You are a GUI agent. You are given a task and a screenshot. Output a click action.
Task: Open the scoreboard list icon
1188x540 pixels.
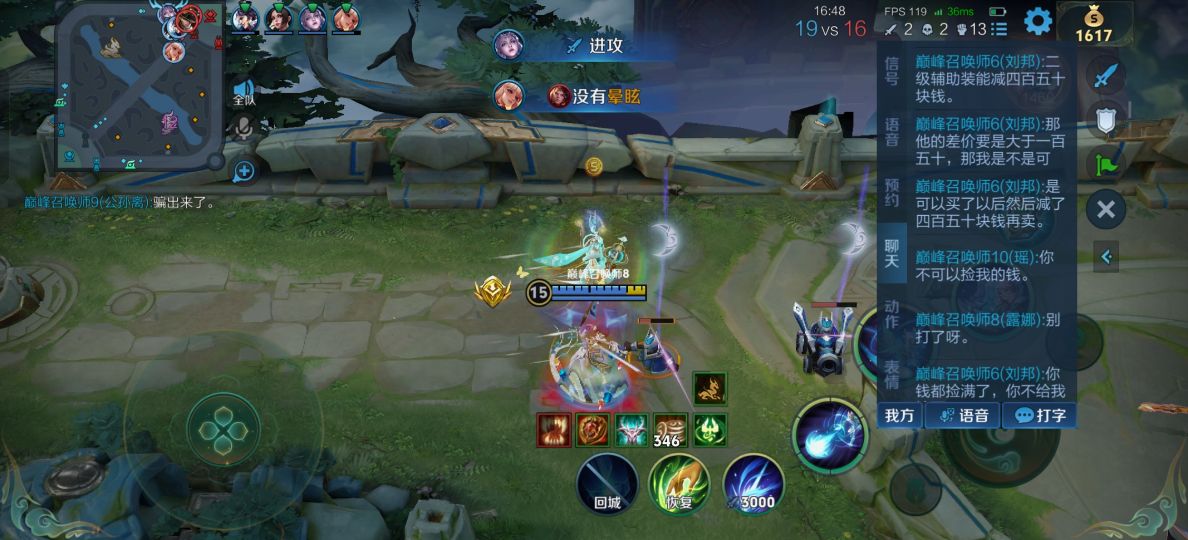(x=998, y=29)
